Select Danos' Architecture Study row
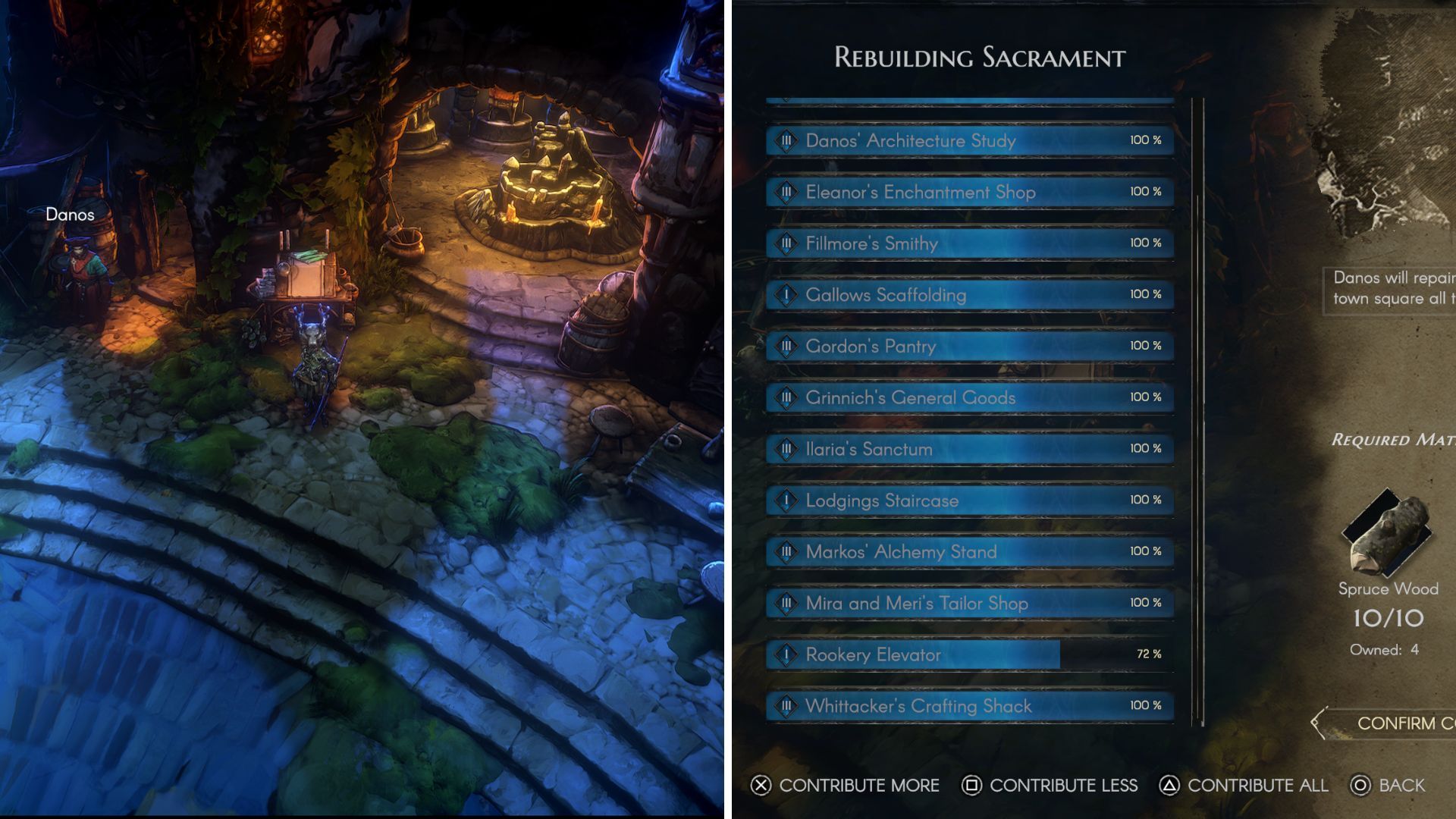The width and height of the screenshot is (1456, 819). (x=969, y=140)
